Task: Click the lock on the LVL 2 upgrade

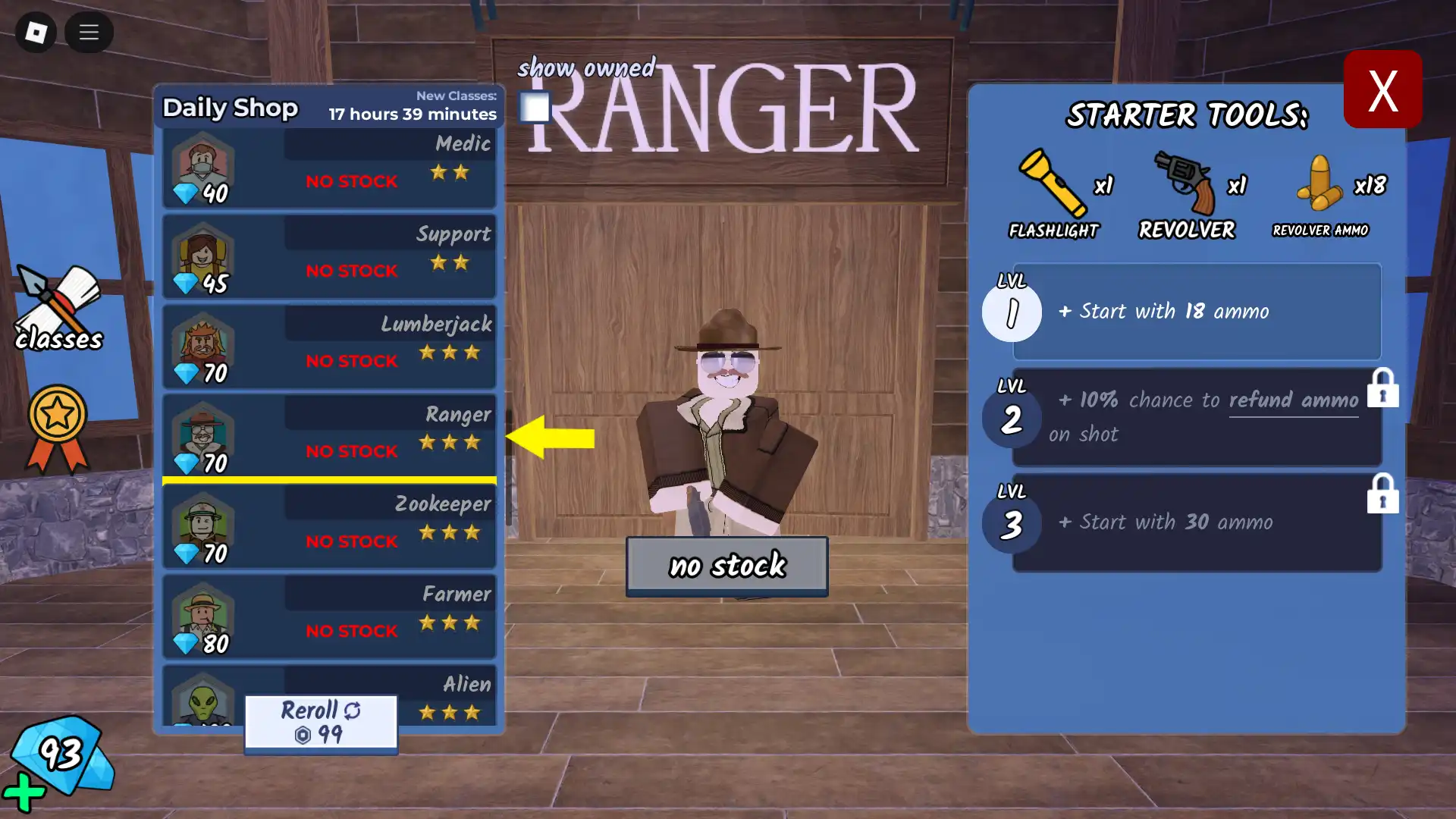Action: coord(1383,388)
